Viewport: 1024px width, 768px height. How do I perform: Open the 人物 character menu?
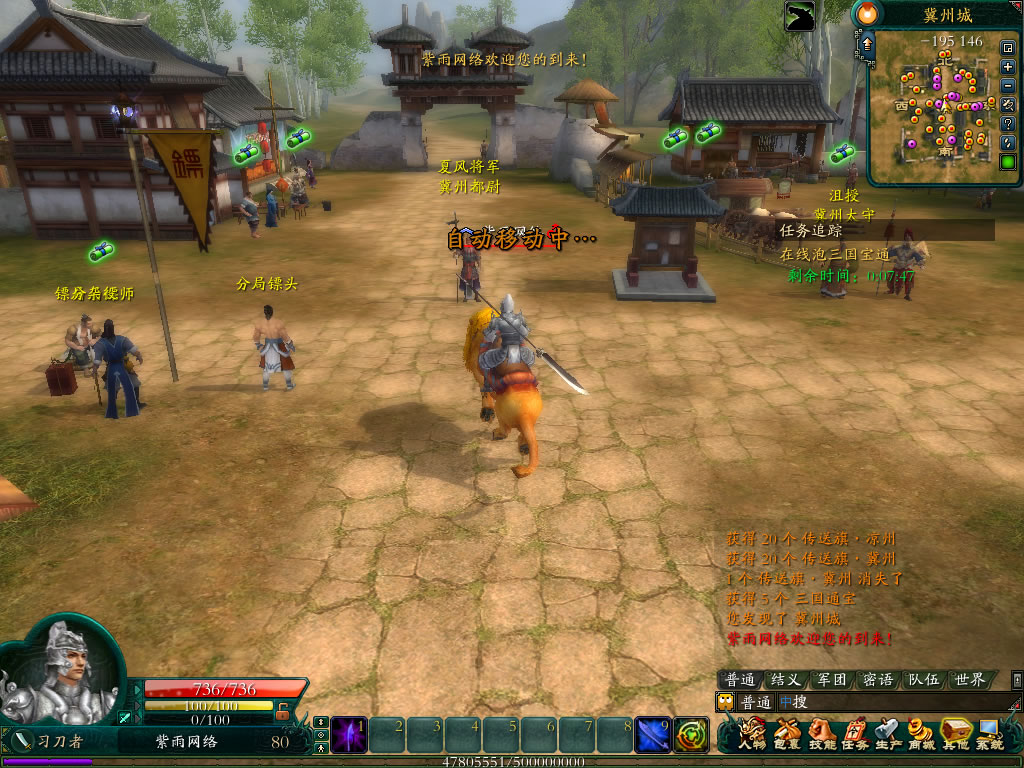tap(751, 735)
